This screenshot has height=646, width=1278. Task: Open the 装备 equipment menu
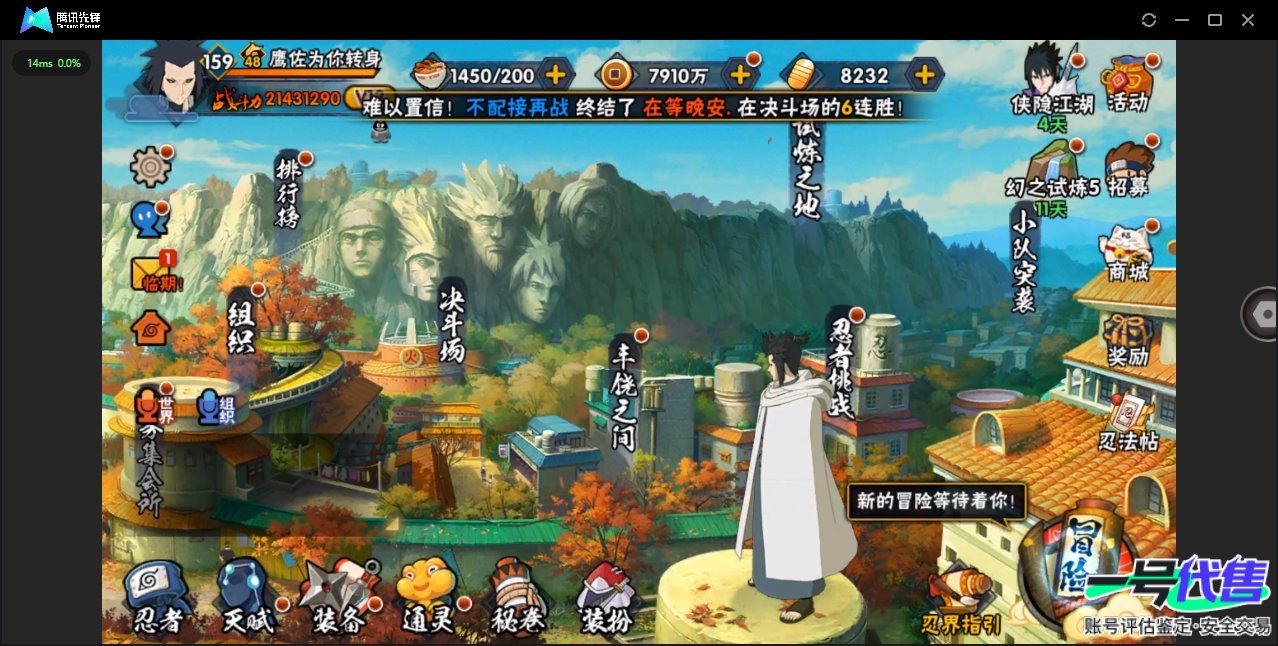coord(338,598)
